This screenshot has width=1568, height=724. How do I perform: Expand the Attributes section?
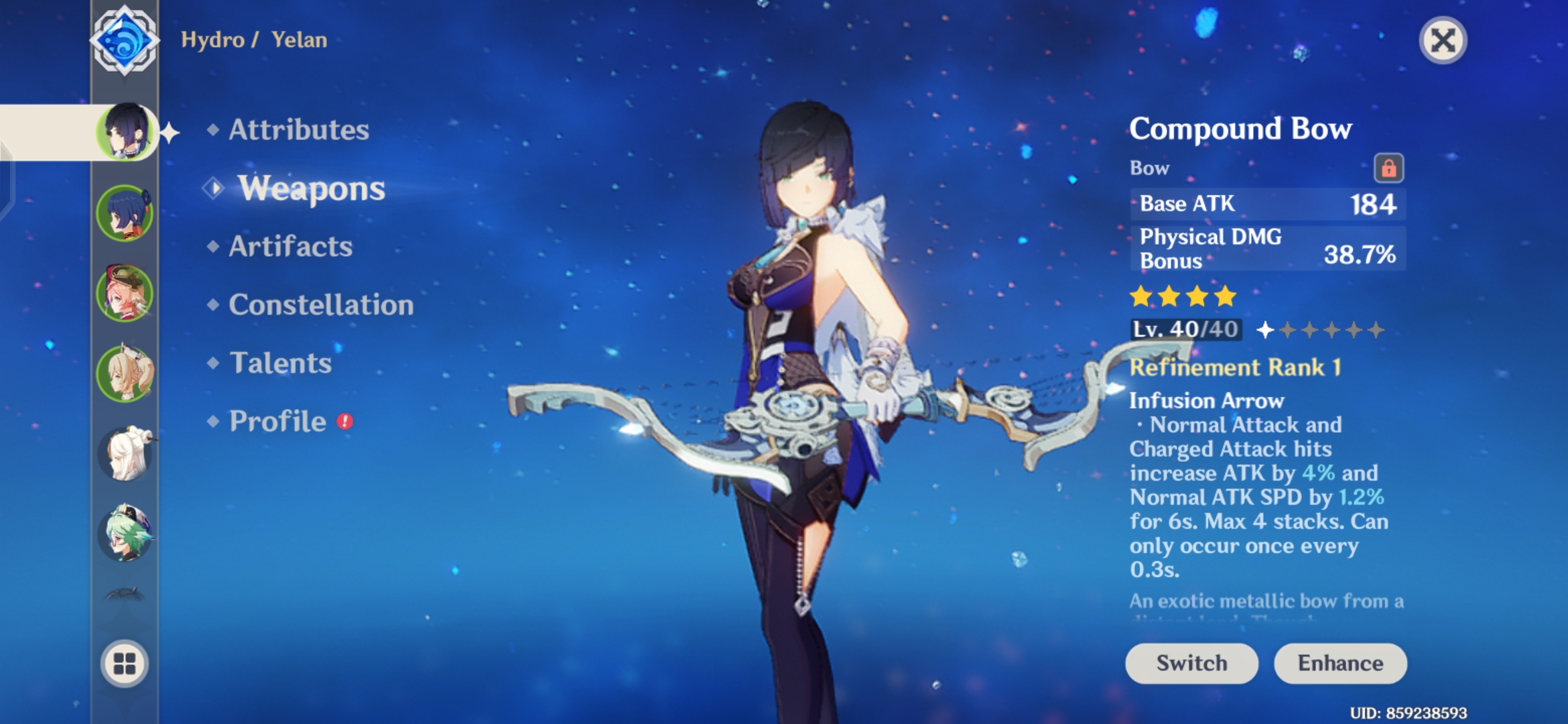pos(297,131)
